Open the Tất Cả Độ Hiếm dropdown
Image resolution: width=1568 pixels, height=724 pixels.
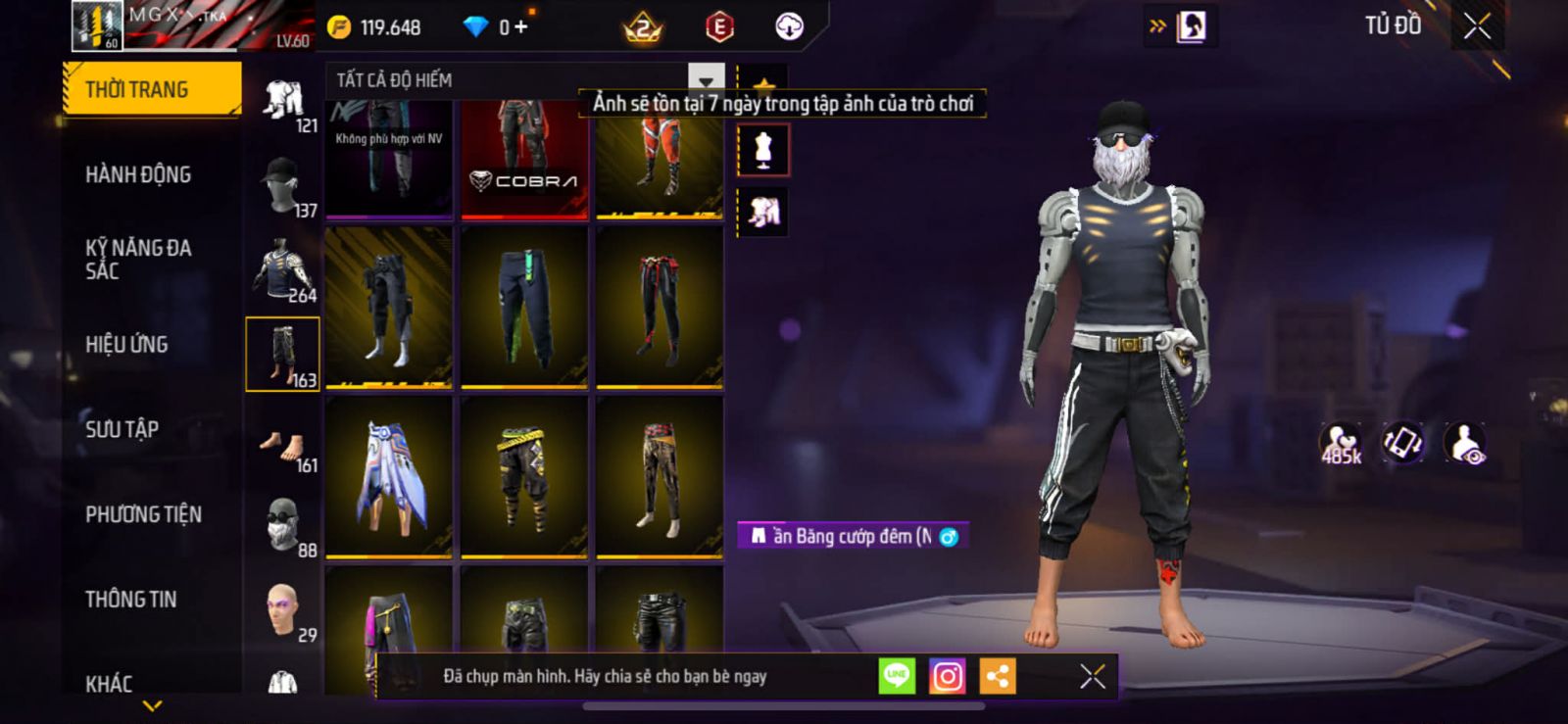pos(706,79)
